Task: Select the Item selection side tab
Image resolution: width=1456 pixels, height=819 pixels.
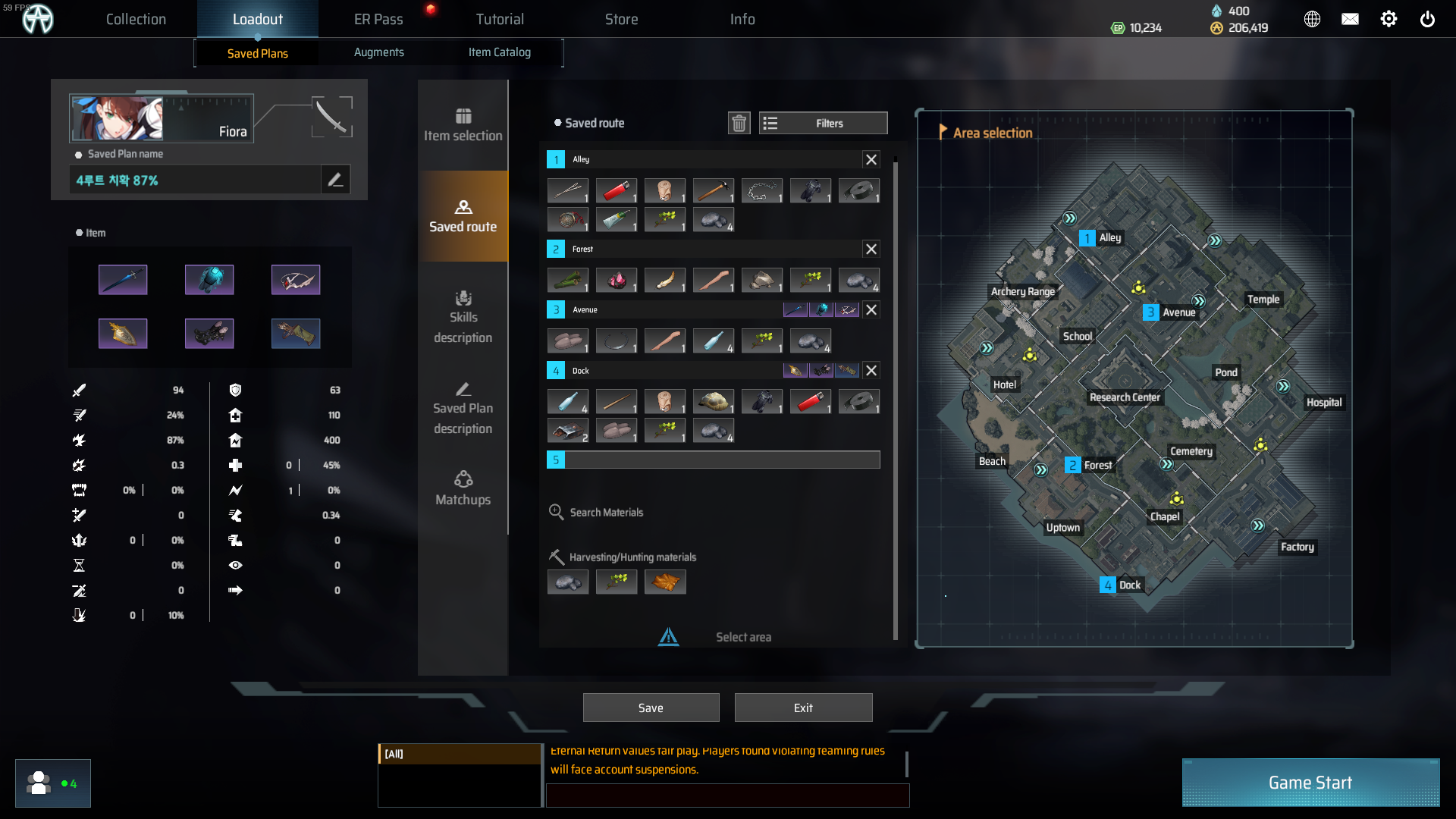Action: point(463,125)
